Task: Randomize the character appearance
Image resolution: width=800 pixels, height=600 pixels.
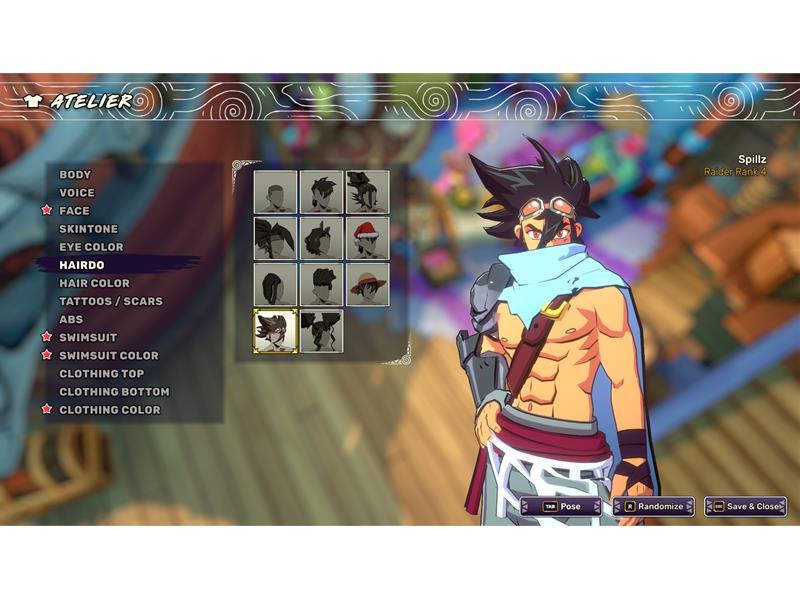Action: 653,506
